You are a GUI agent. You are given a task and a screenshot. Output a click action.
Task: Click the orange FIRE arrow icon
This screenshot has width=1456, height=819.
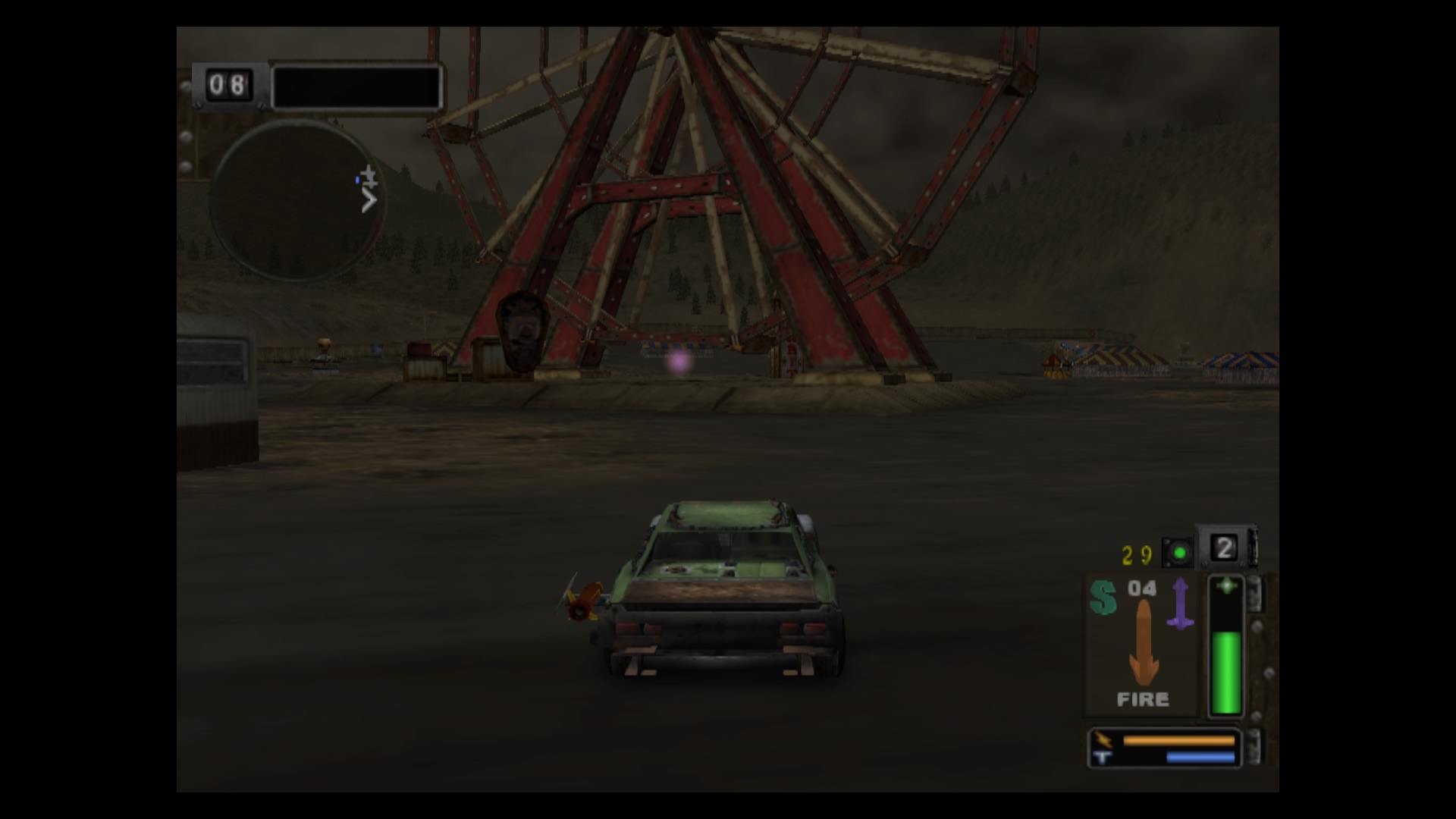click(1144, 642)
